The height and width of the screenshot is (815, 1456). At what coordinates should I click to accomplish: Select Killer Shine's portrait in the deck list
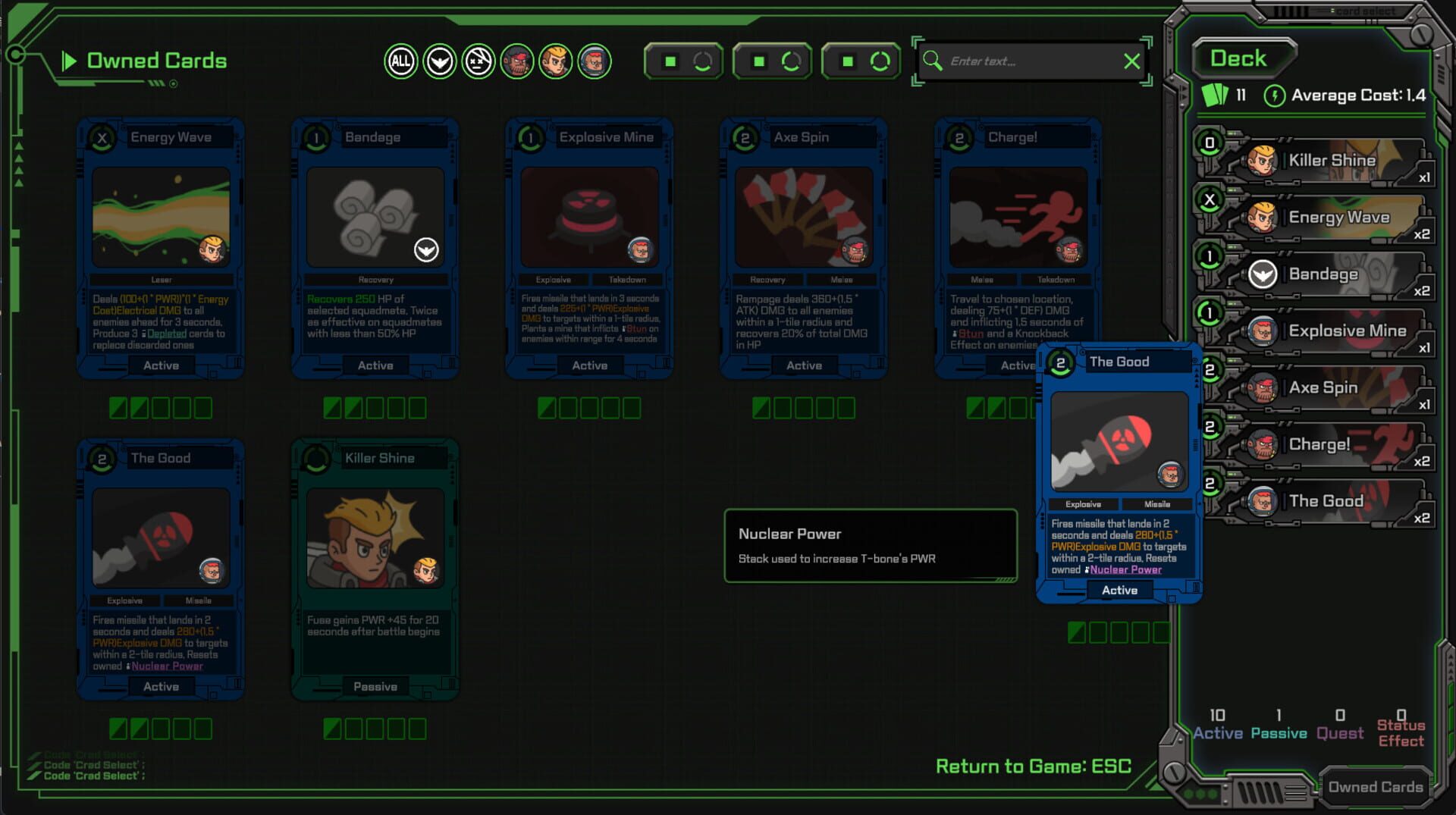pyautogui.click(x=1263, y=161)
